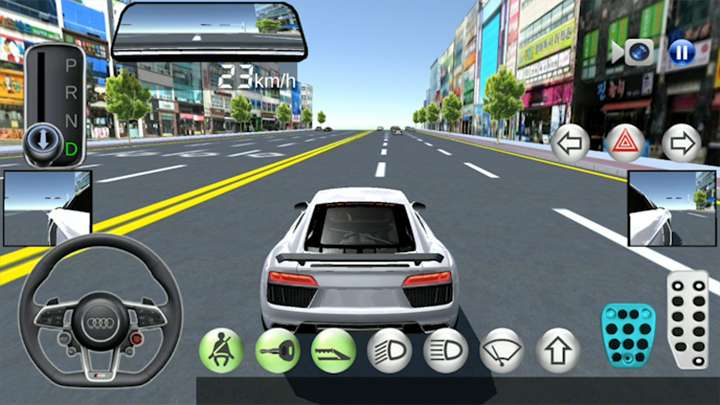Screen dimensions: 720x405
Task: Activate the left turn signal arrow
Action: point(570,143)
